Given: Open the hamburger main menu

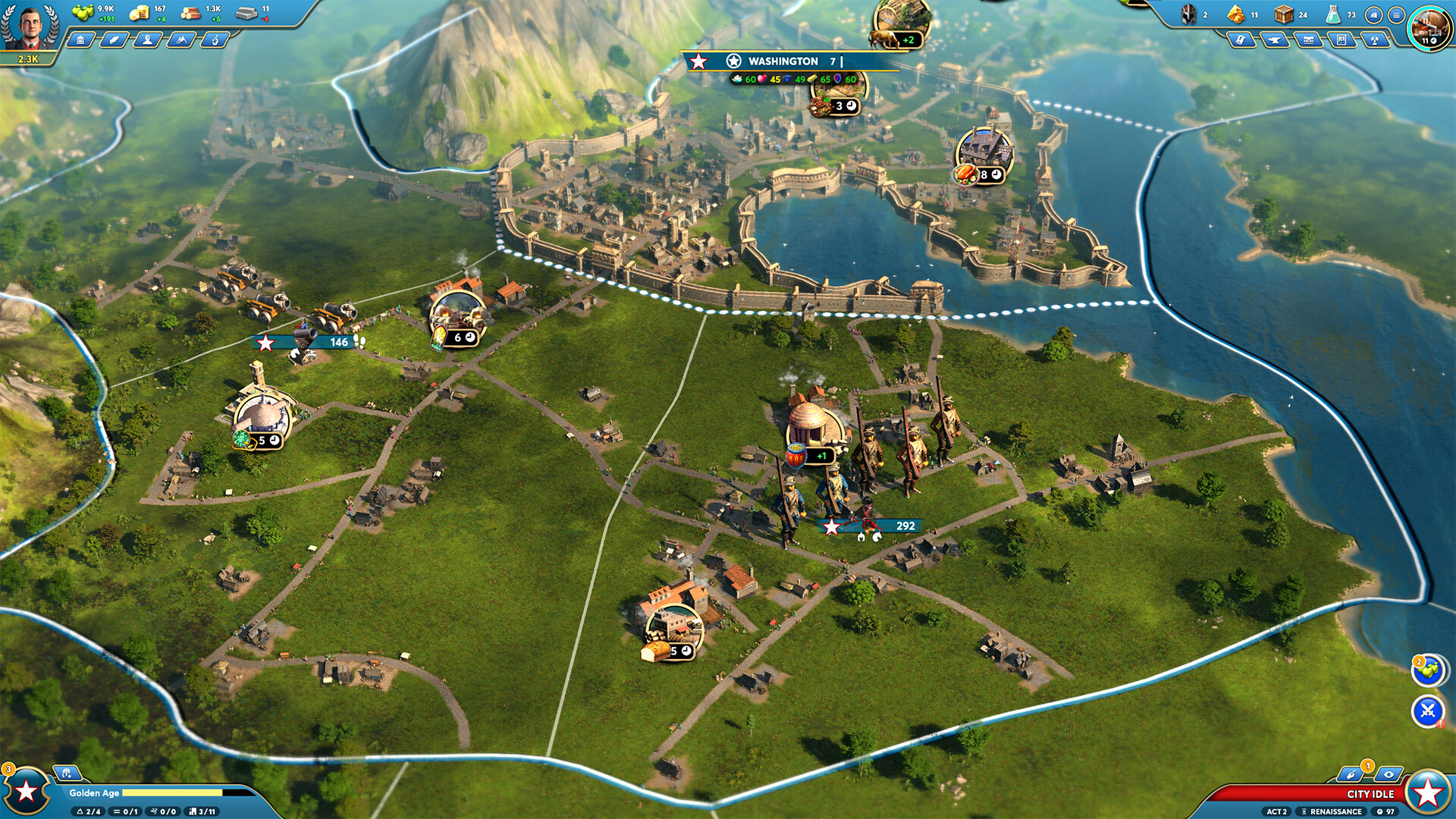Looking at the screenshot, I should point(1396,15).
